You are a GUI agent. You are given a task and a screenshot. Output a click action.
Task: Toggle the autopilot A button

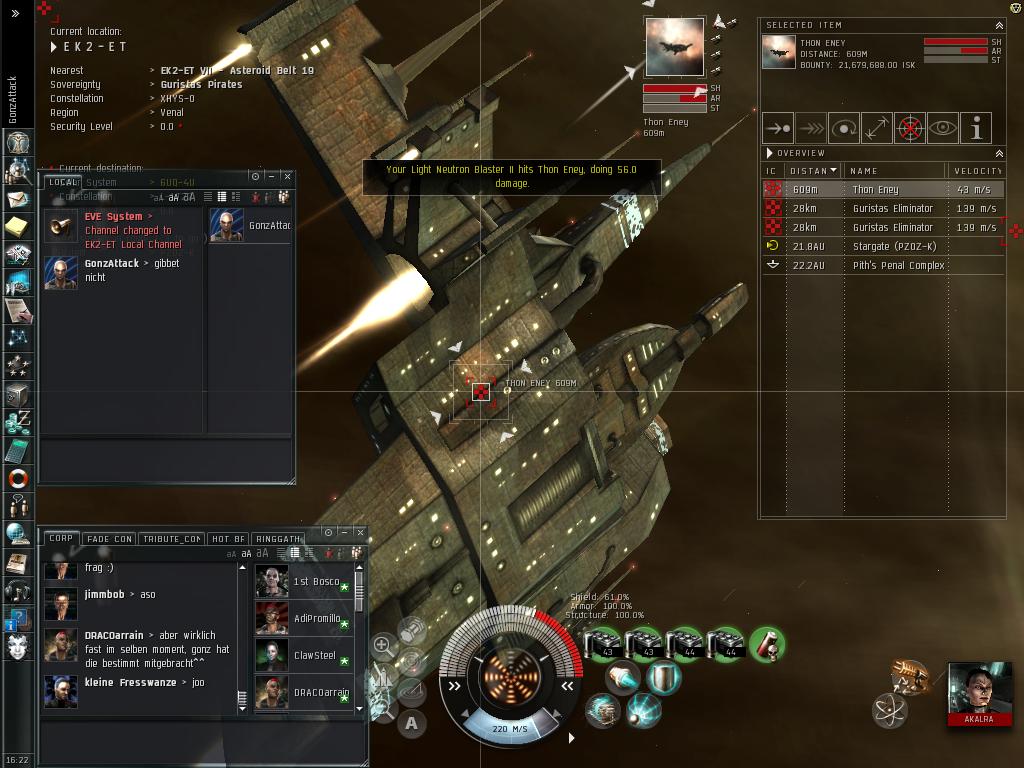pos(411,723)
